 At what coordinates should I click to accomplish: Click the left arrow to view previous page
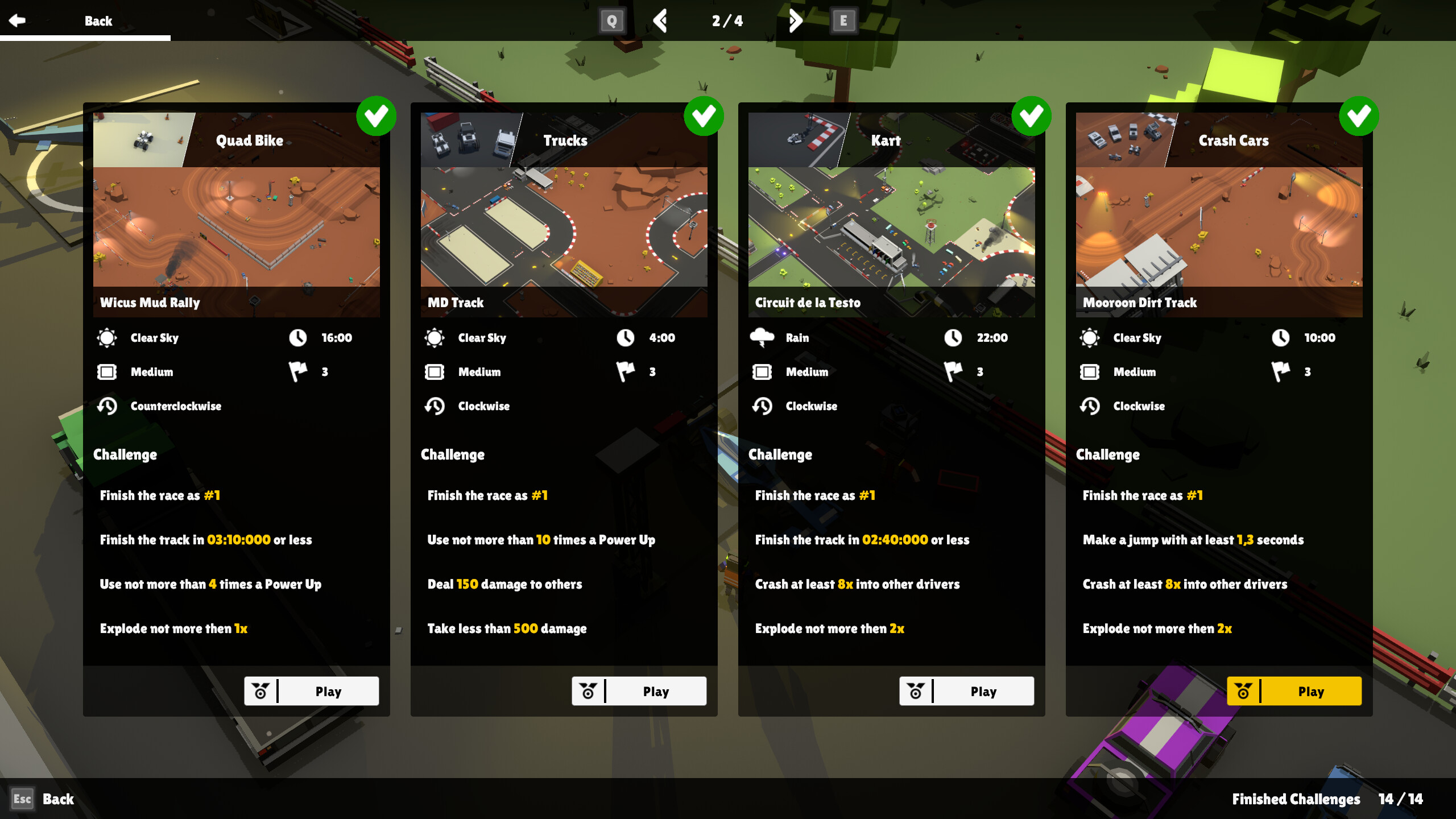coord(660,20)
